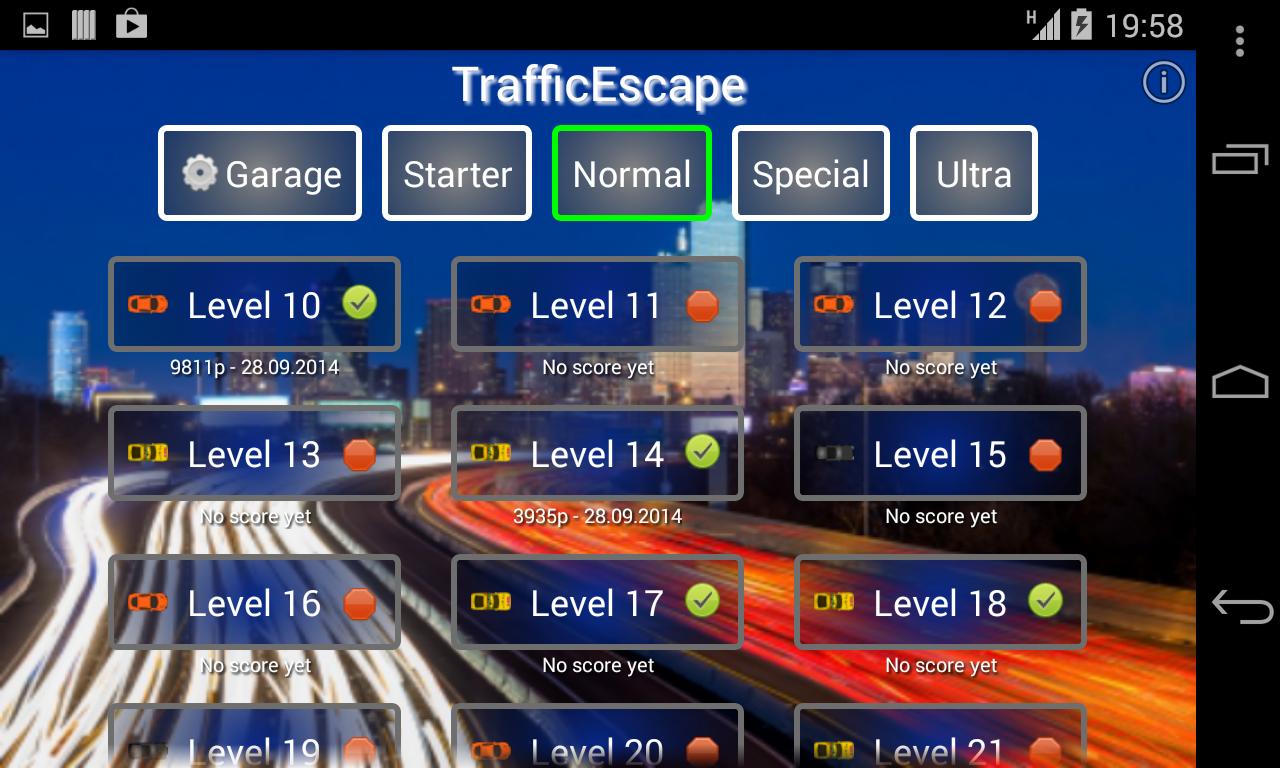The image size is (1280, 768).
Task: Toggle the completion checkmark on Level 17
Action: [703, 601]
